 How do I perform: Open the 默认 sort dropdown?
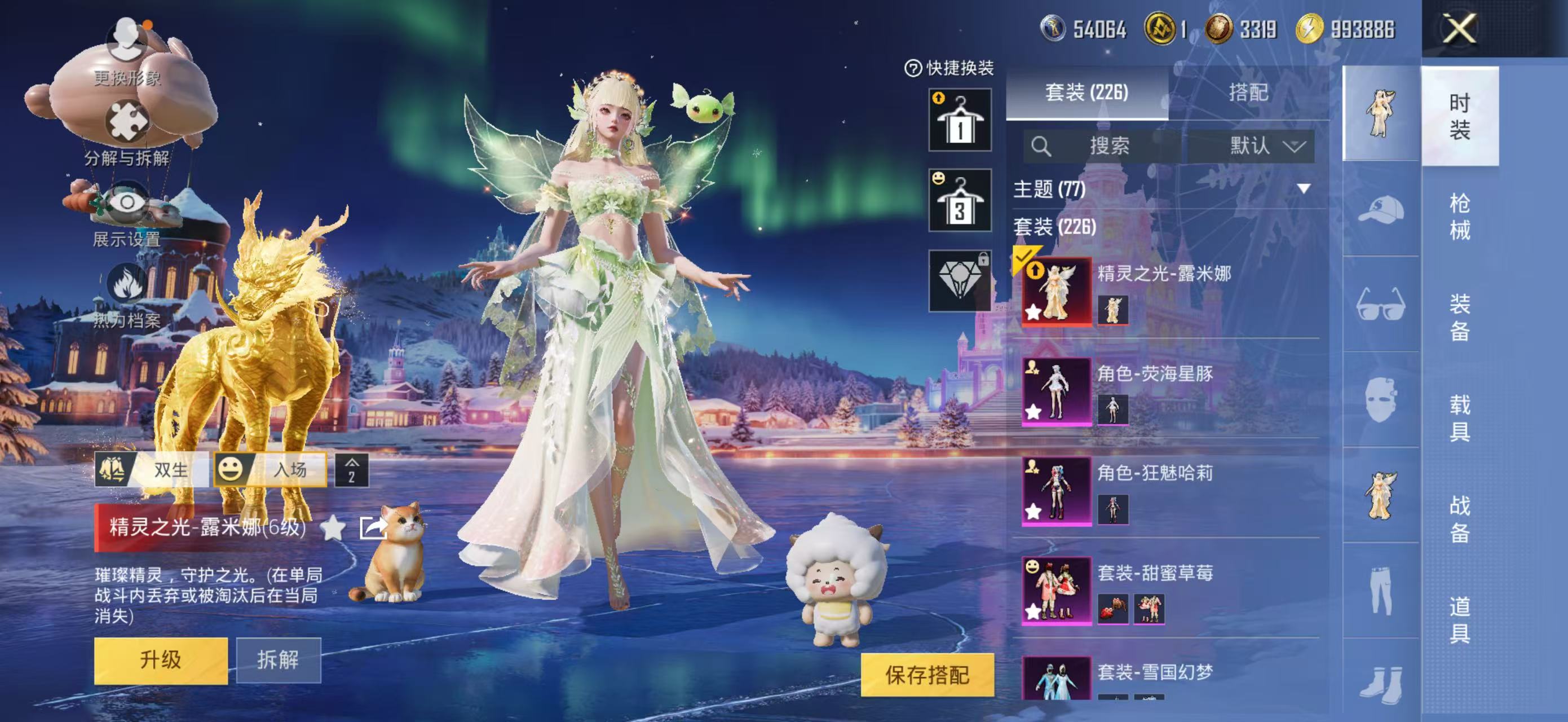click(1266, 146)
